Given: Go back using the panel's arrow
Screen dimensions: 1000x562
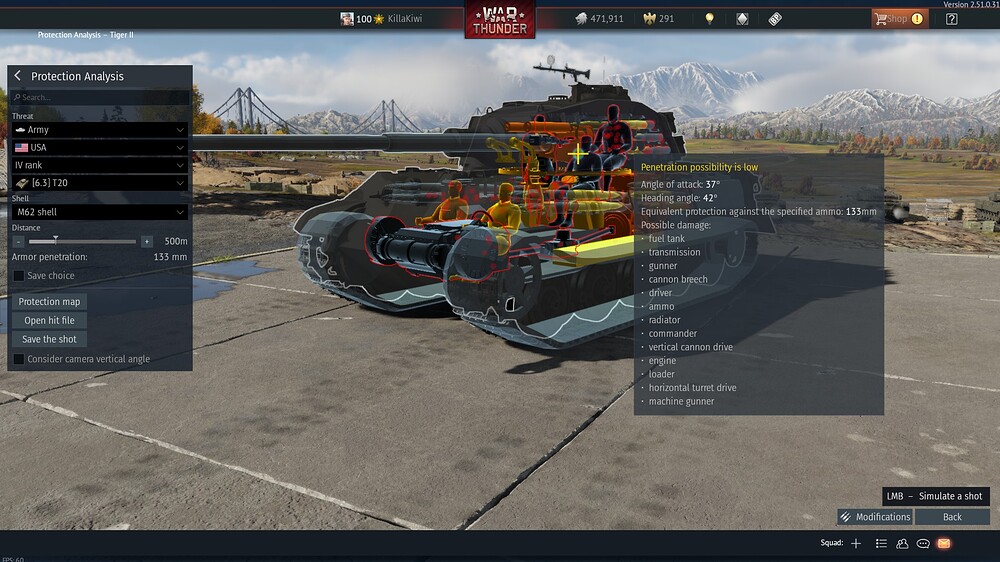Looking at the screenshot, I should pyautogui.click(x=18, y=76).
